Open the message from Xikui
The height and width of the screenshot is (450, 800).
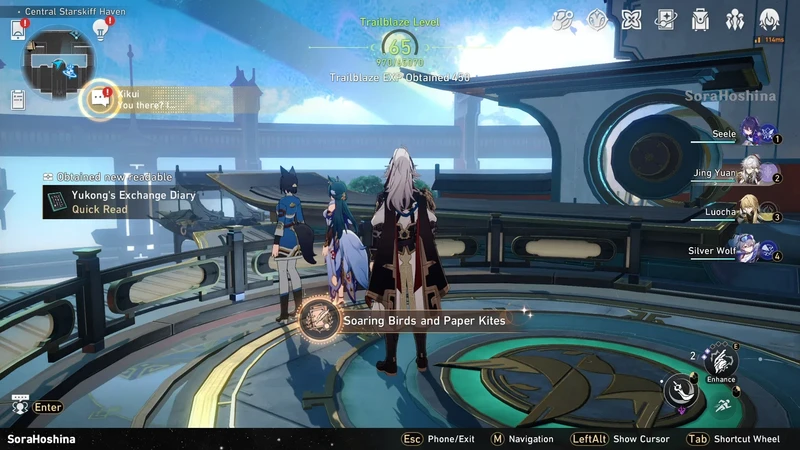[x=99, y=99]
